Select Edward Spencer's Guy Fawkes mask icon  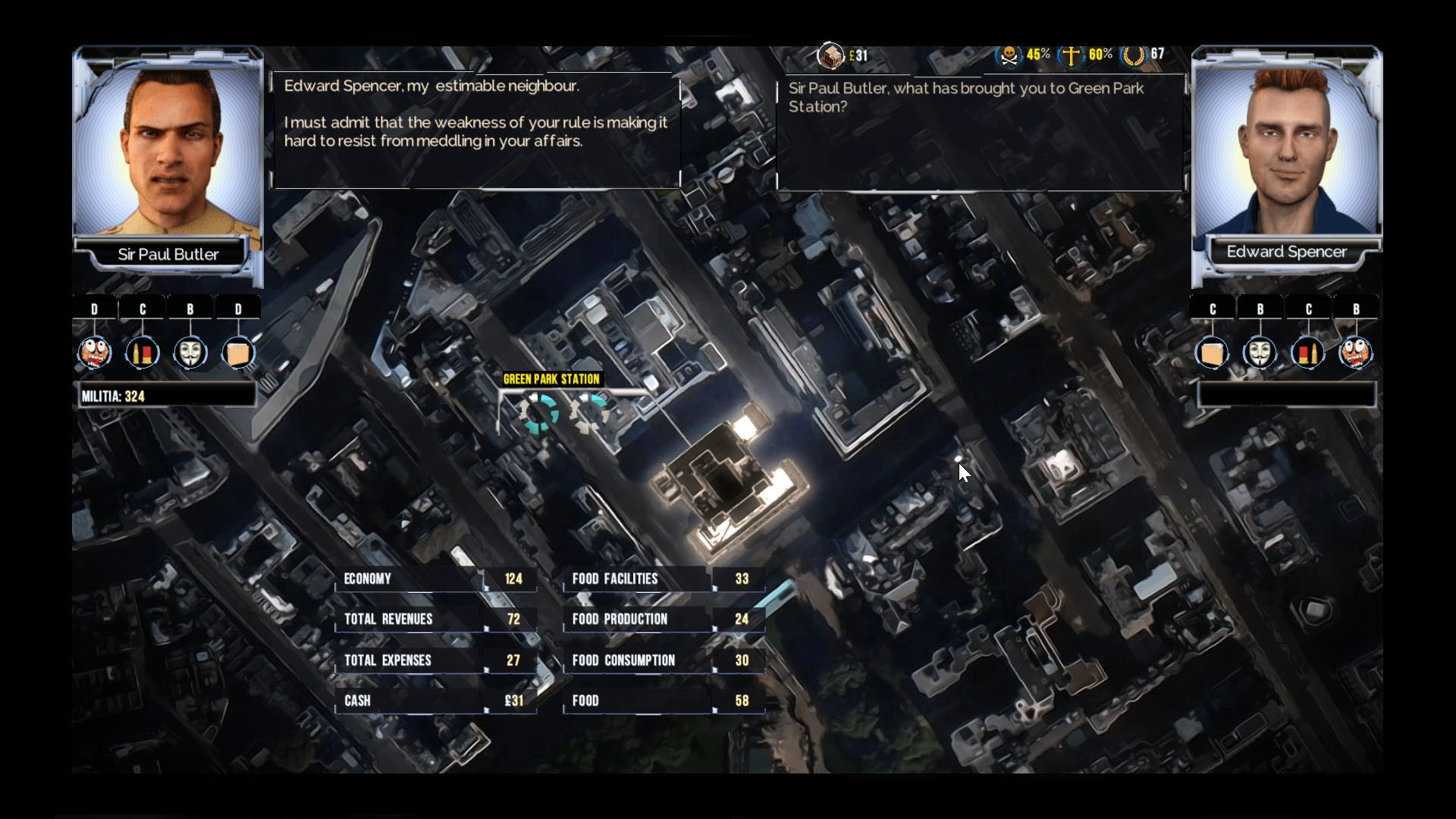tap(1260, 353)
